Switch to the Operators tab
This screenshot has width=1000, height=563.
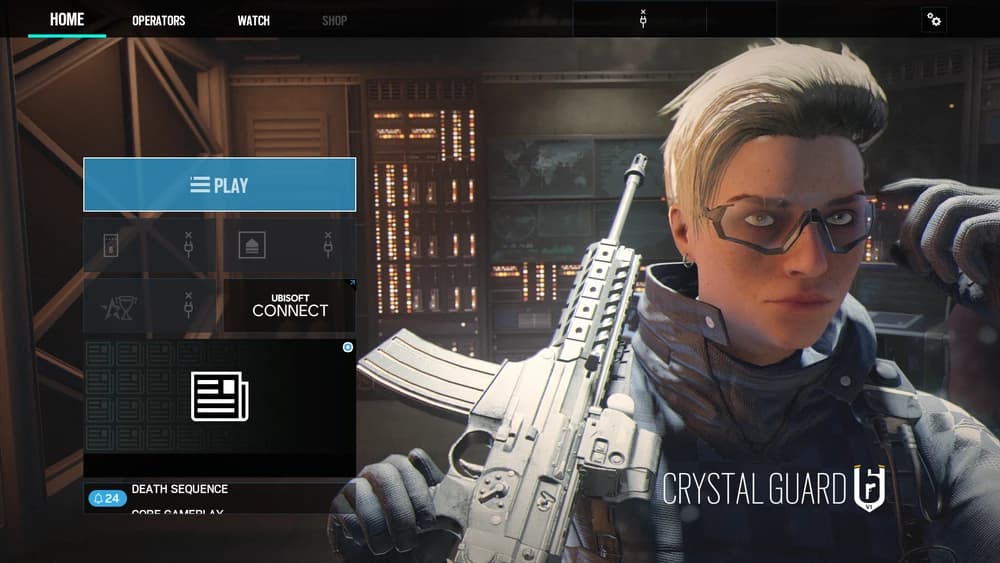click(x=158, y=20)
